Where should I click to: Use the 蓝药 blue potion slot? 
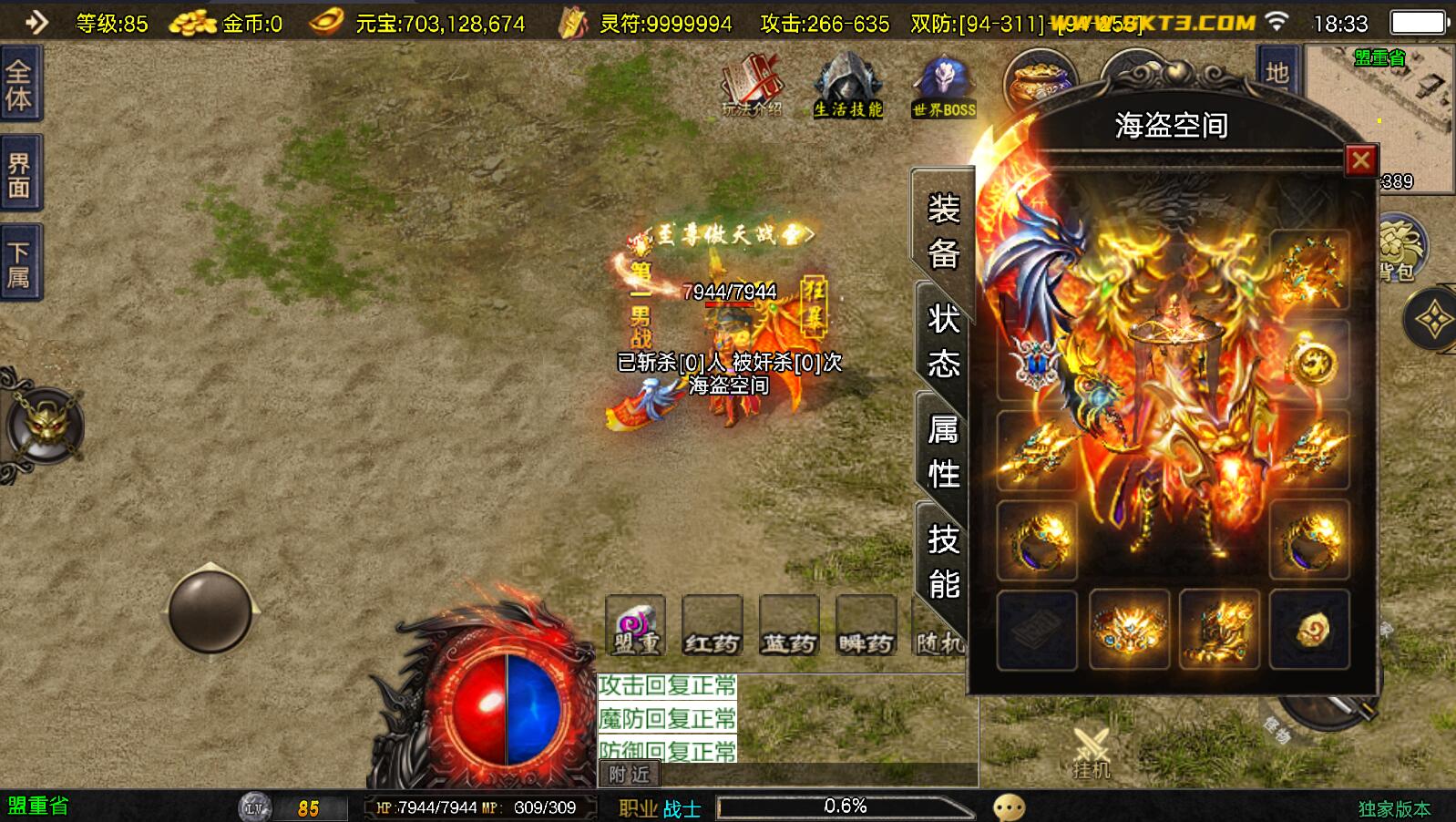789,627
